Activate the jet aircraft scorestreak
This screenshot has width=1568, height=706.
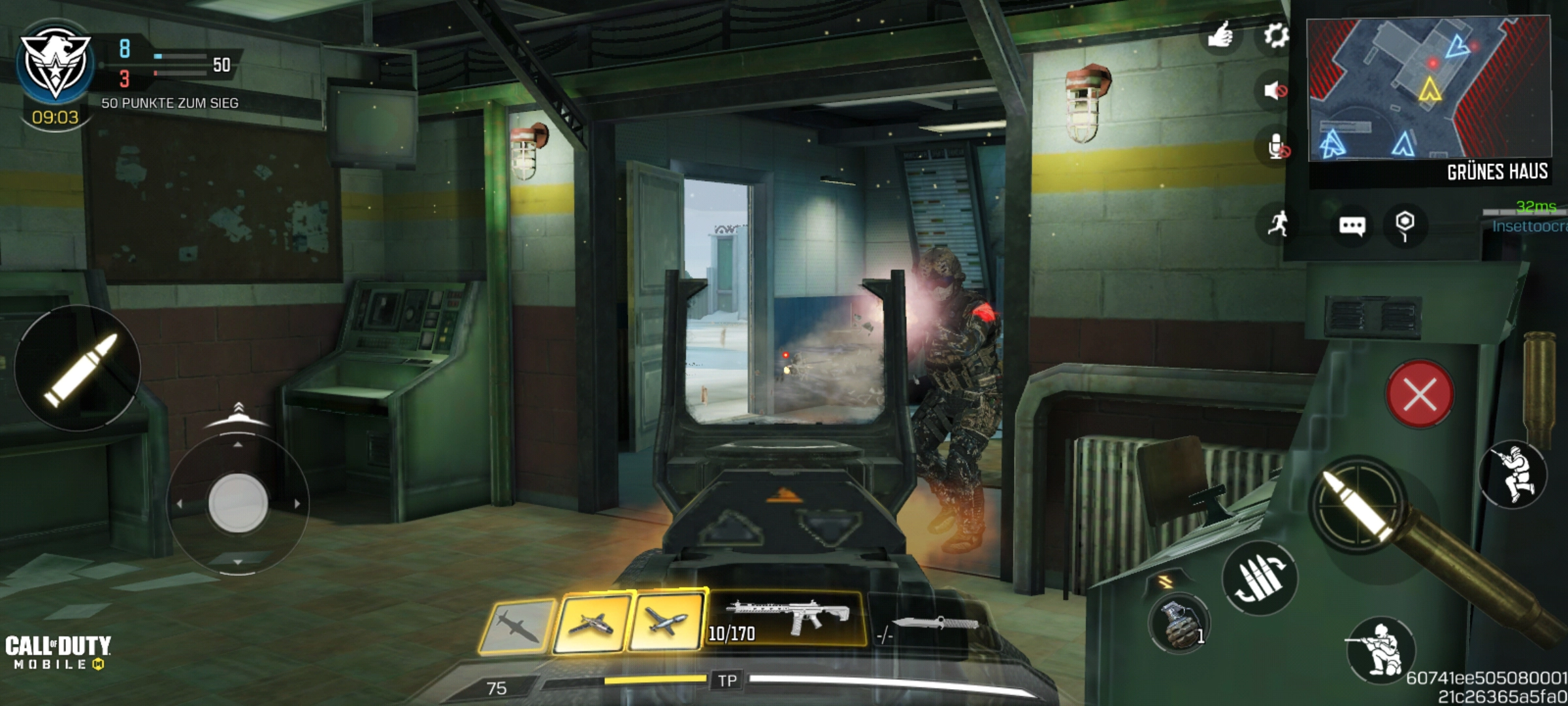[591, 624]
